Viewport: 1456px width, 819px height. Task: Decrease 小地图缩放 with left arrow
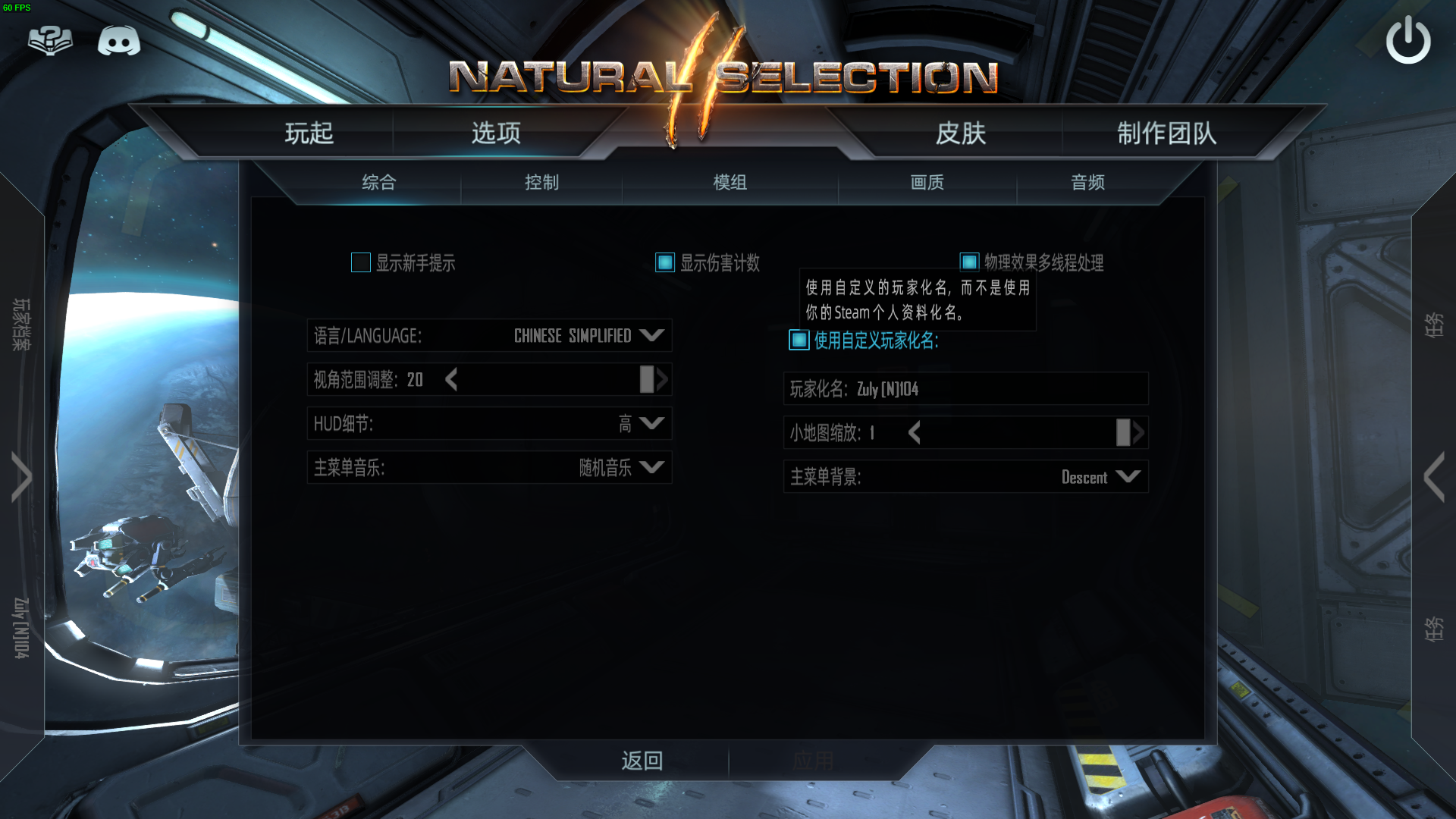coord(915,433)
